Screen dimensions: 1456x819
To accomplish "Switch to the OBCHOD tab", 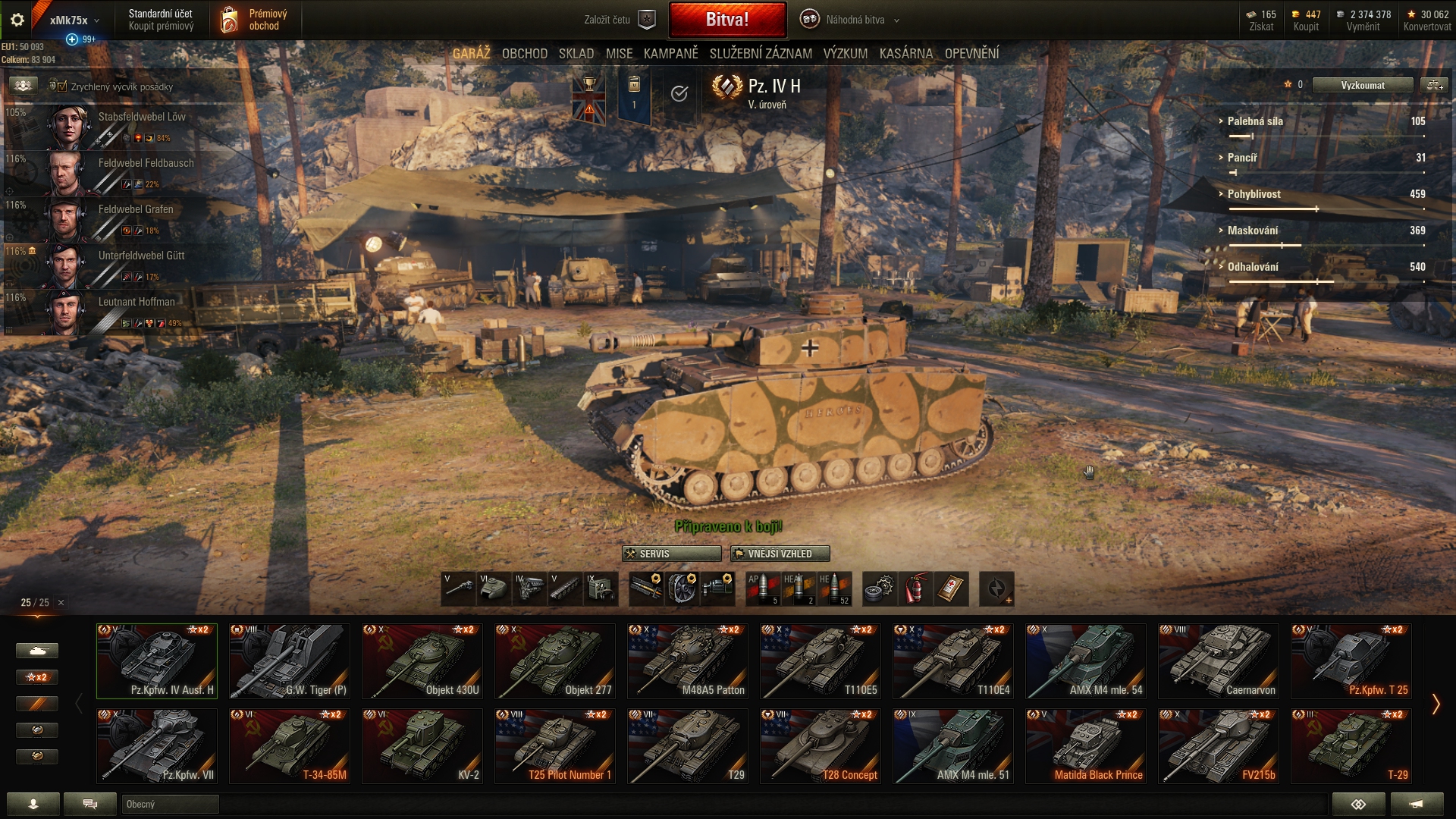I will [524, 54].
